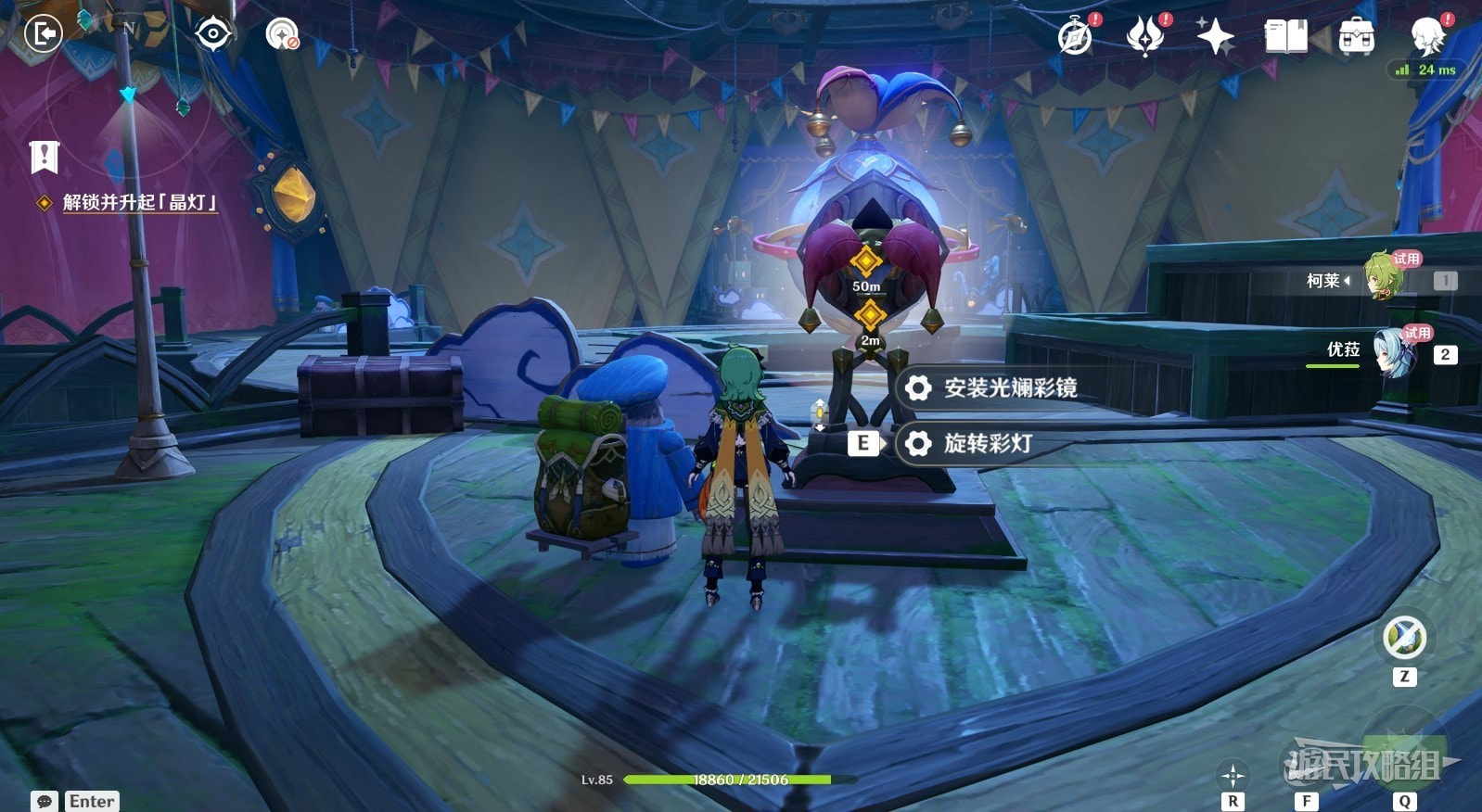Open the quest banner exclamation icon

[44, 157]
